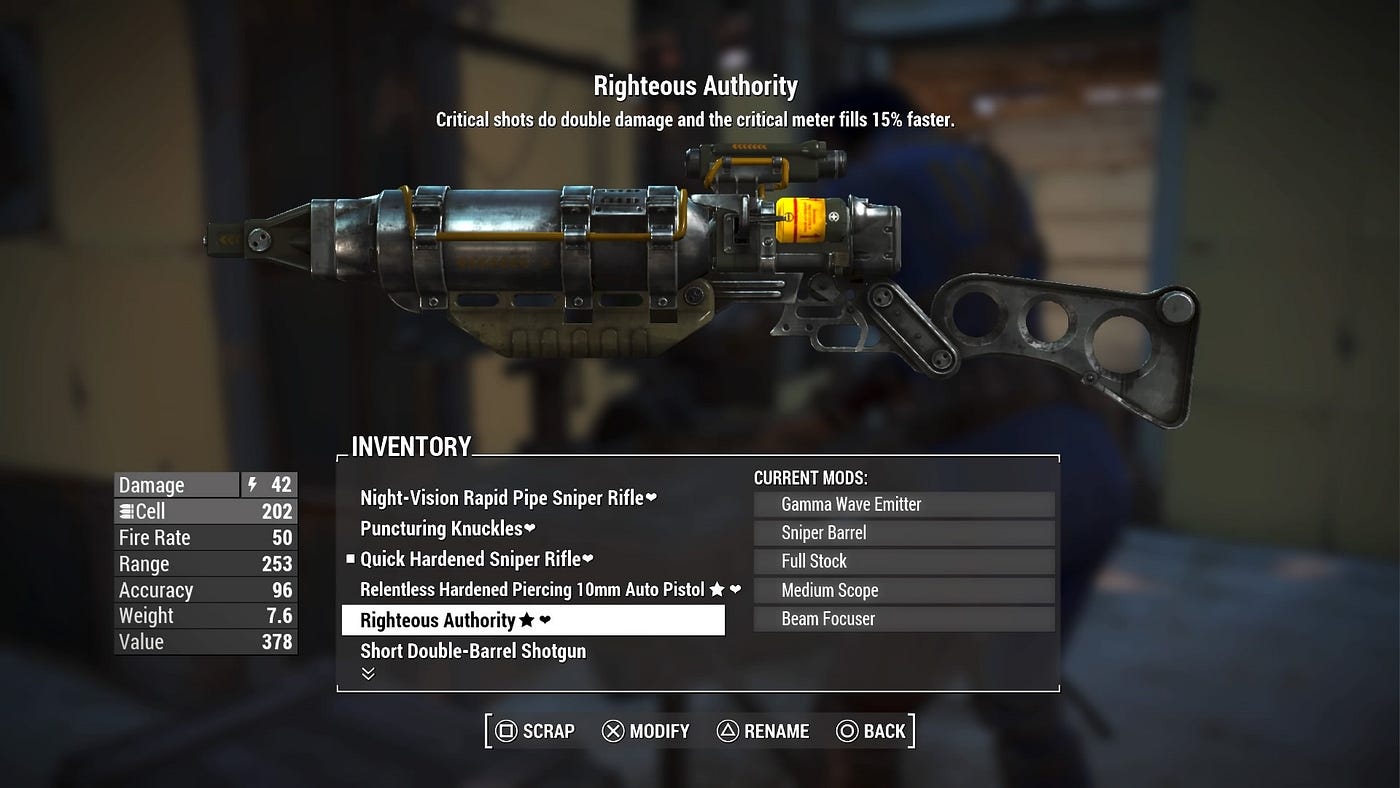Scrap the selected weapon
Screen dimensions: 1400x788
[x=536, y=731]
